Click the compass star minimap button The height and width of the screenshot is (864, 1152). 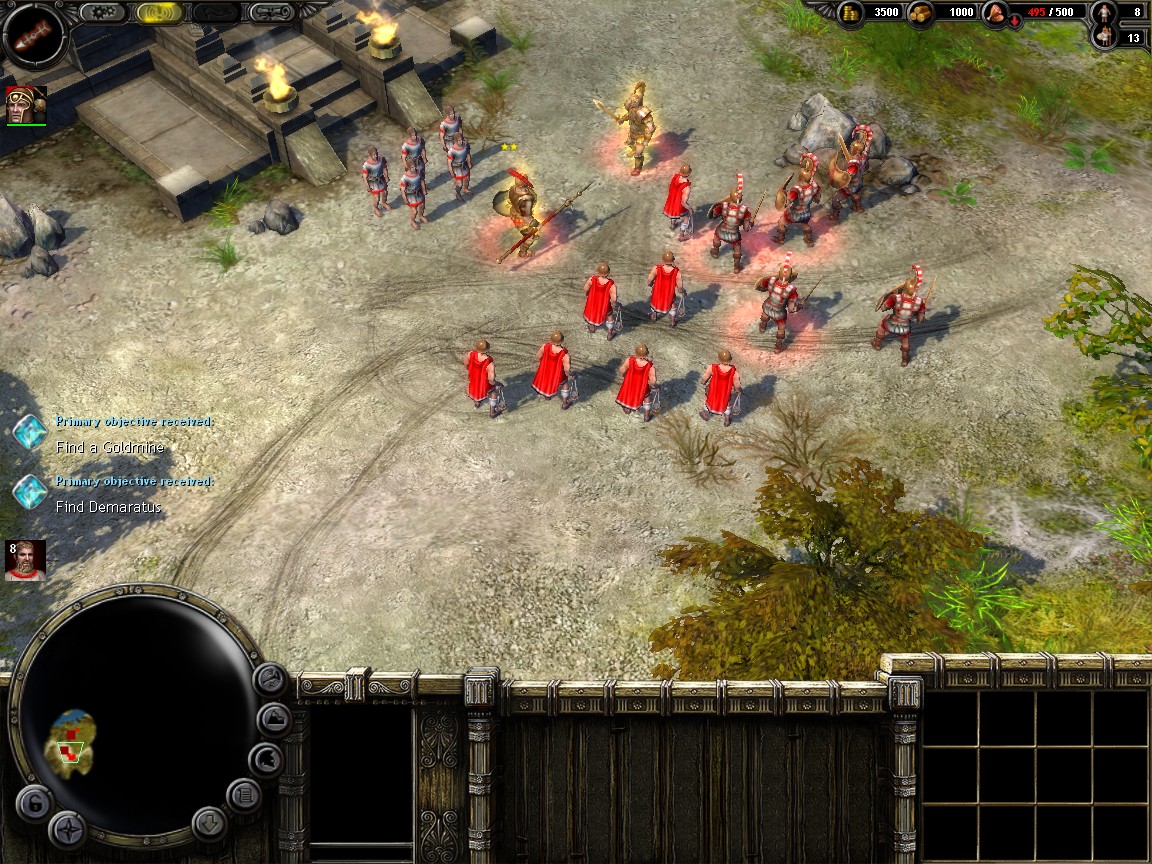coord(68,828)
